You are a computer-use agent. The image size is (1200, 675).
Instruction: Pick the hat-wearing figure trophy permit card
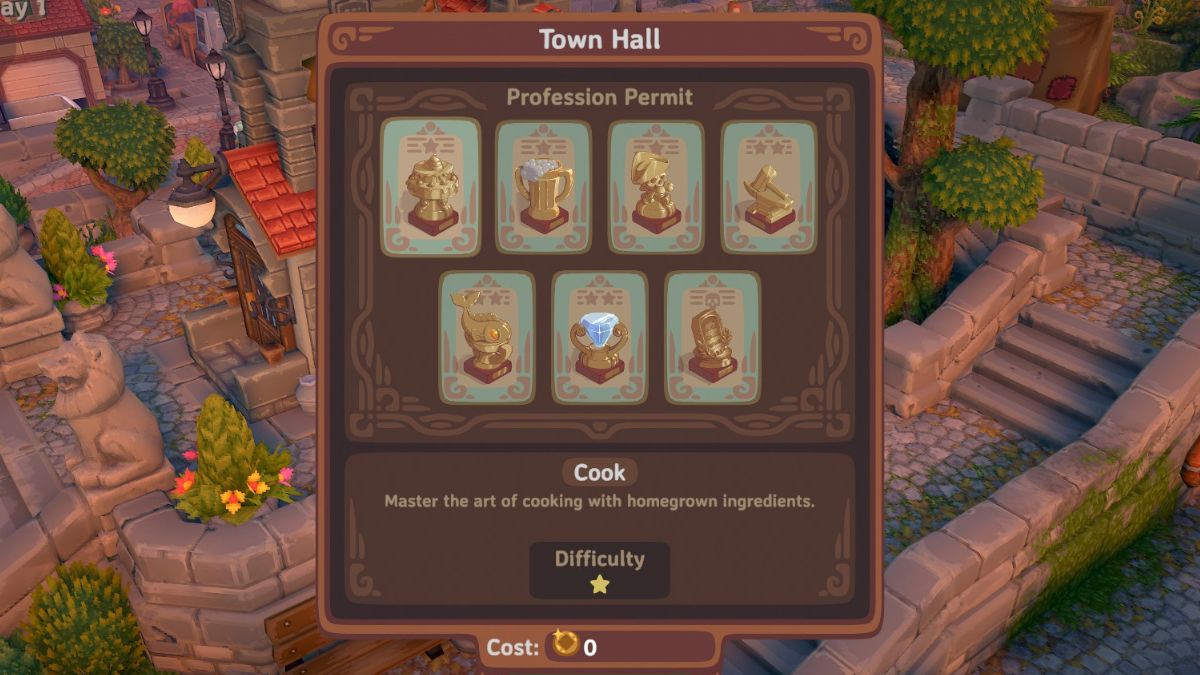click(x=656, y=187)
